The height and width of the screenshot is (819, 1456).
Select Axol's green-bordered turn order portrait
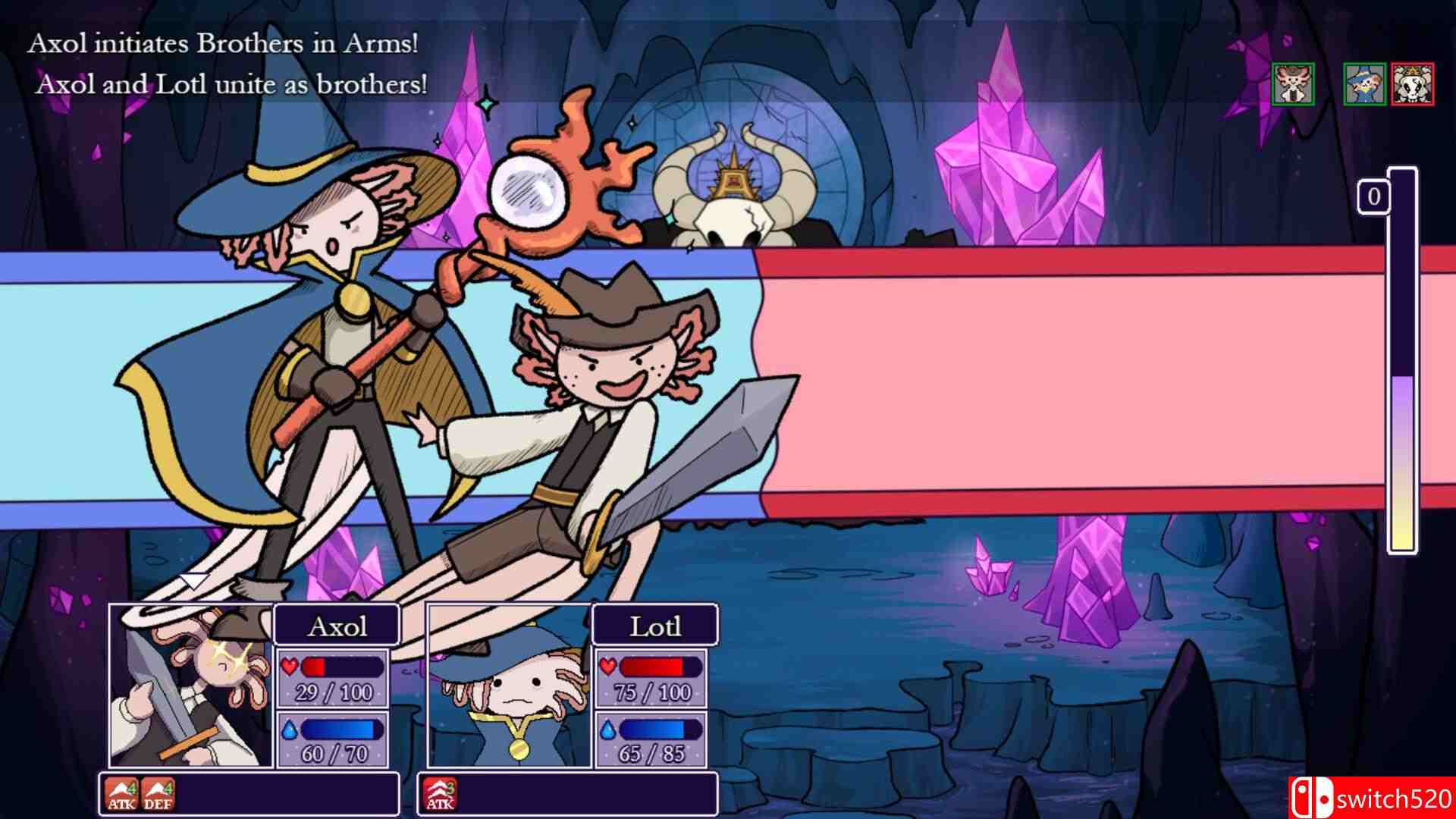point(1293,84)
